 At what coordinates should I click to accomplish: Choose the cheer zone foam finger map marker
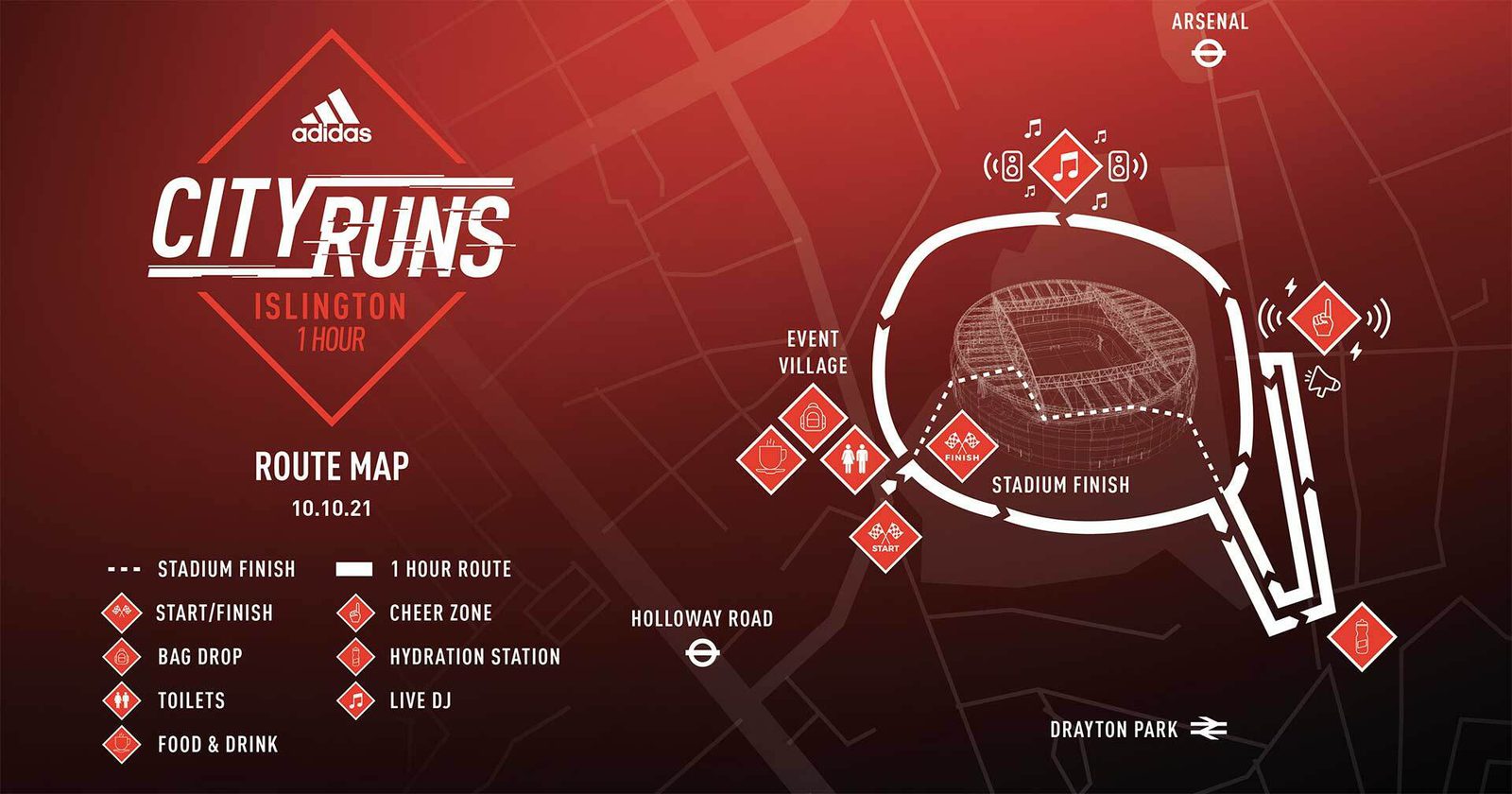(1323, 319)
